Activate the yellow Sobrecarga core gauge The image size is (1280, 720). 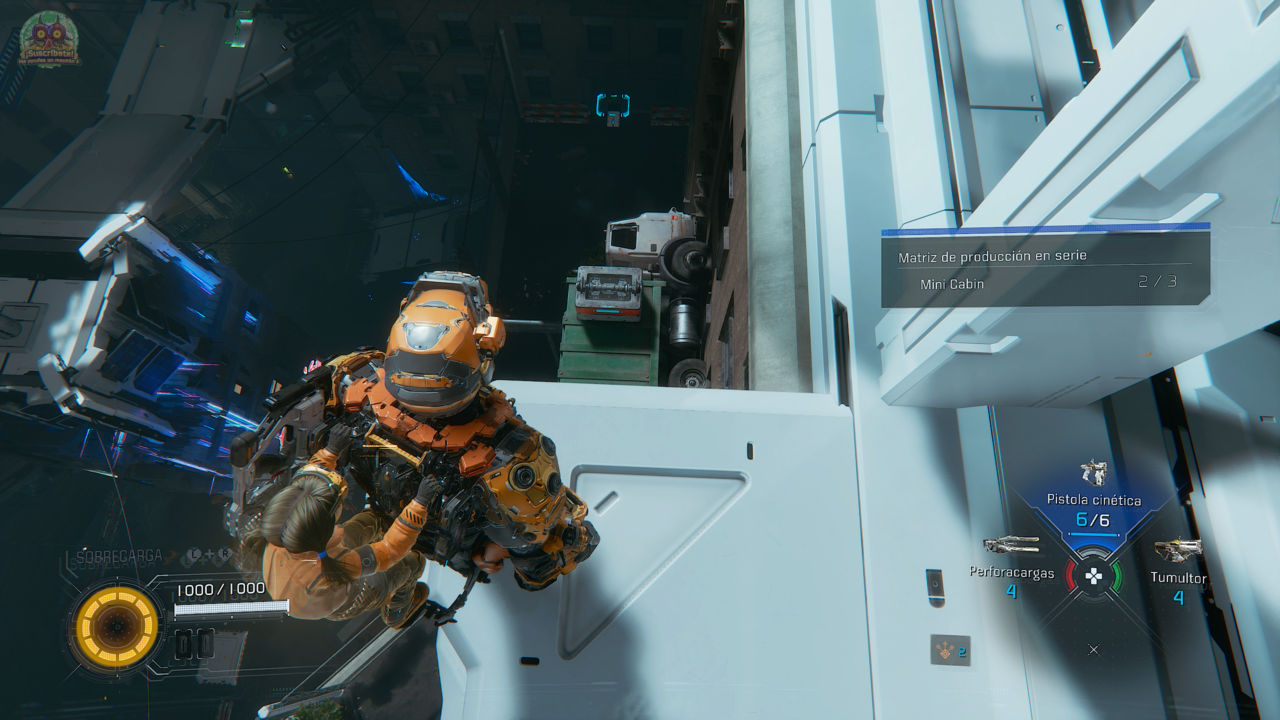click(x=116, y=627)
